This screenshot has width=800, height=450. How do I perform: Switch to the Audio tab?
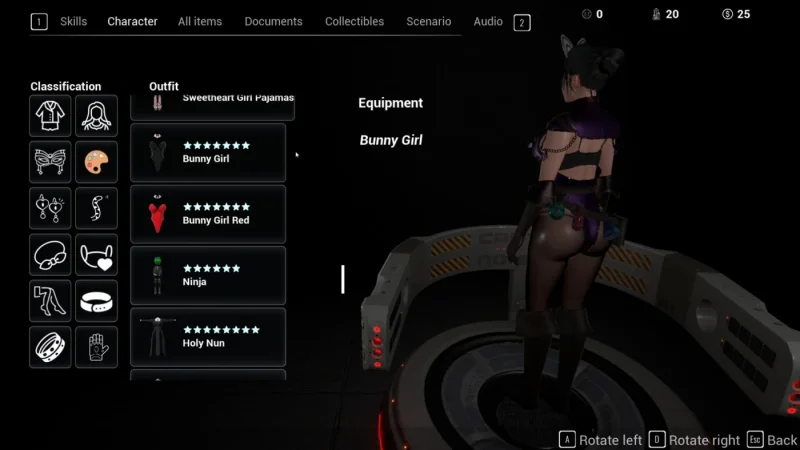(x=488, y=21)
